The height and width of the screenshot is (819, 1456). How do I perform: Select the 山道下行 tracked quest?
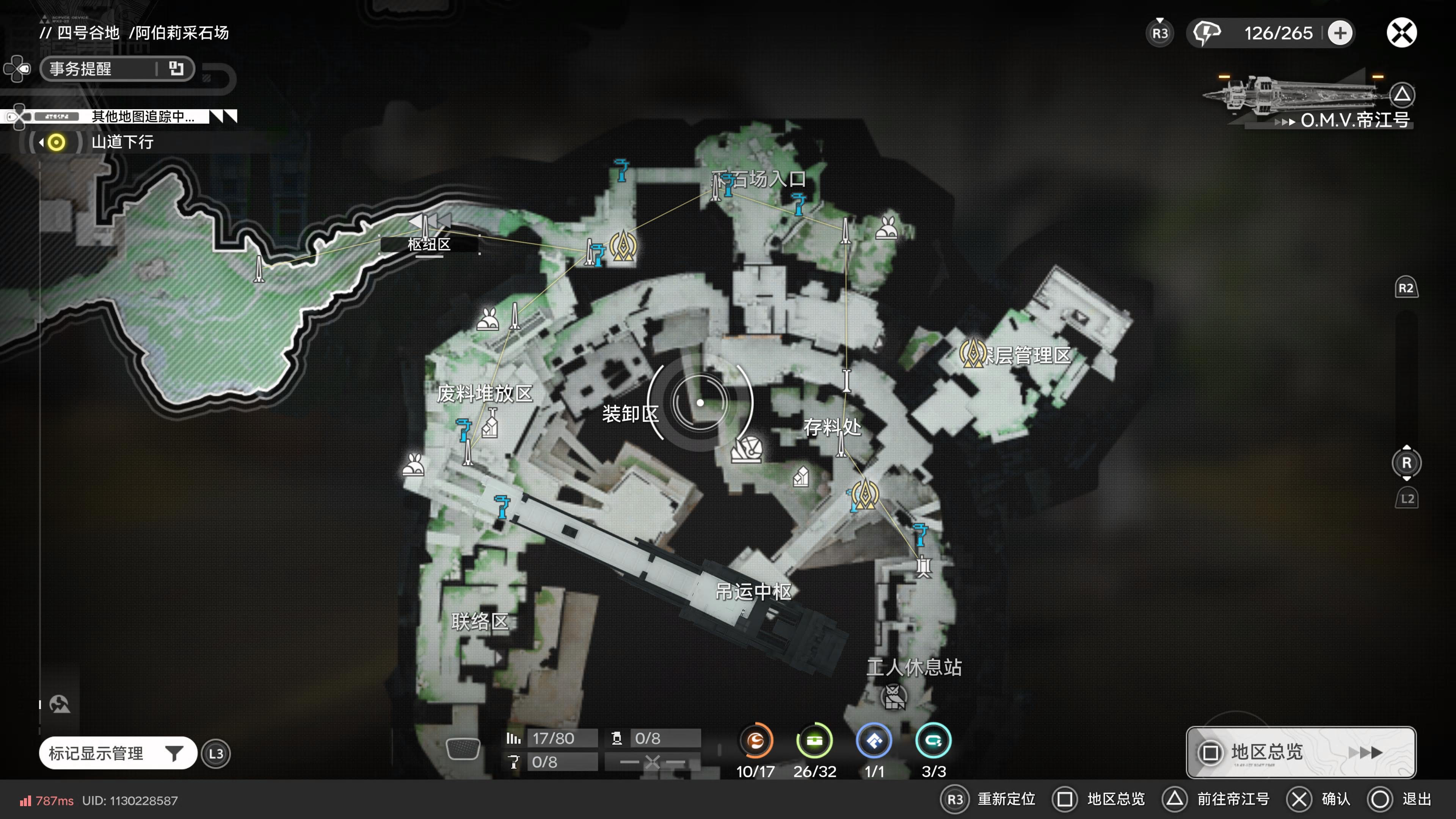coord(122,142)
